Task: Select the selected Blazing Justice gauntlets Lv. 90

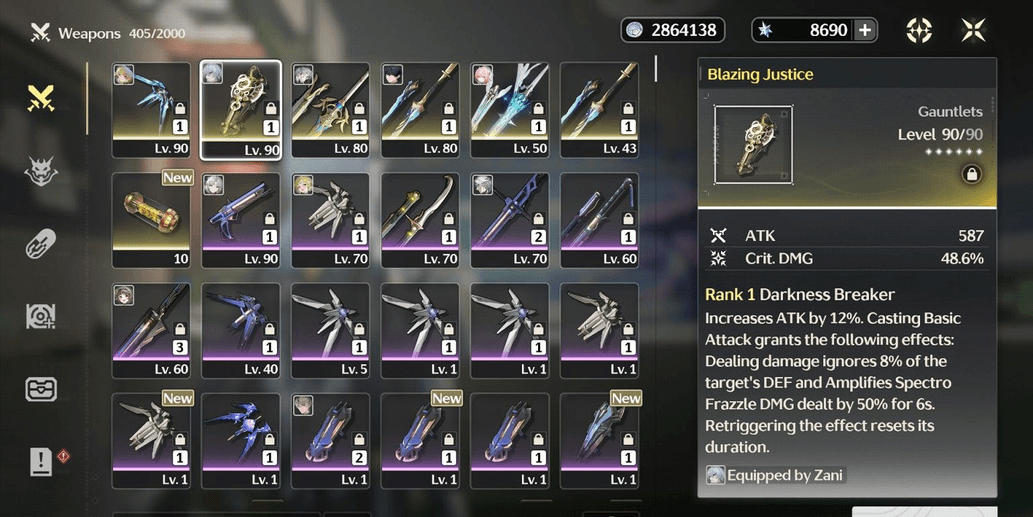Action: 241,110
